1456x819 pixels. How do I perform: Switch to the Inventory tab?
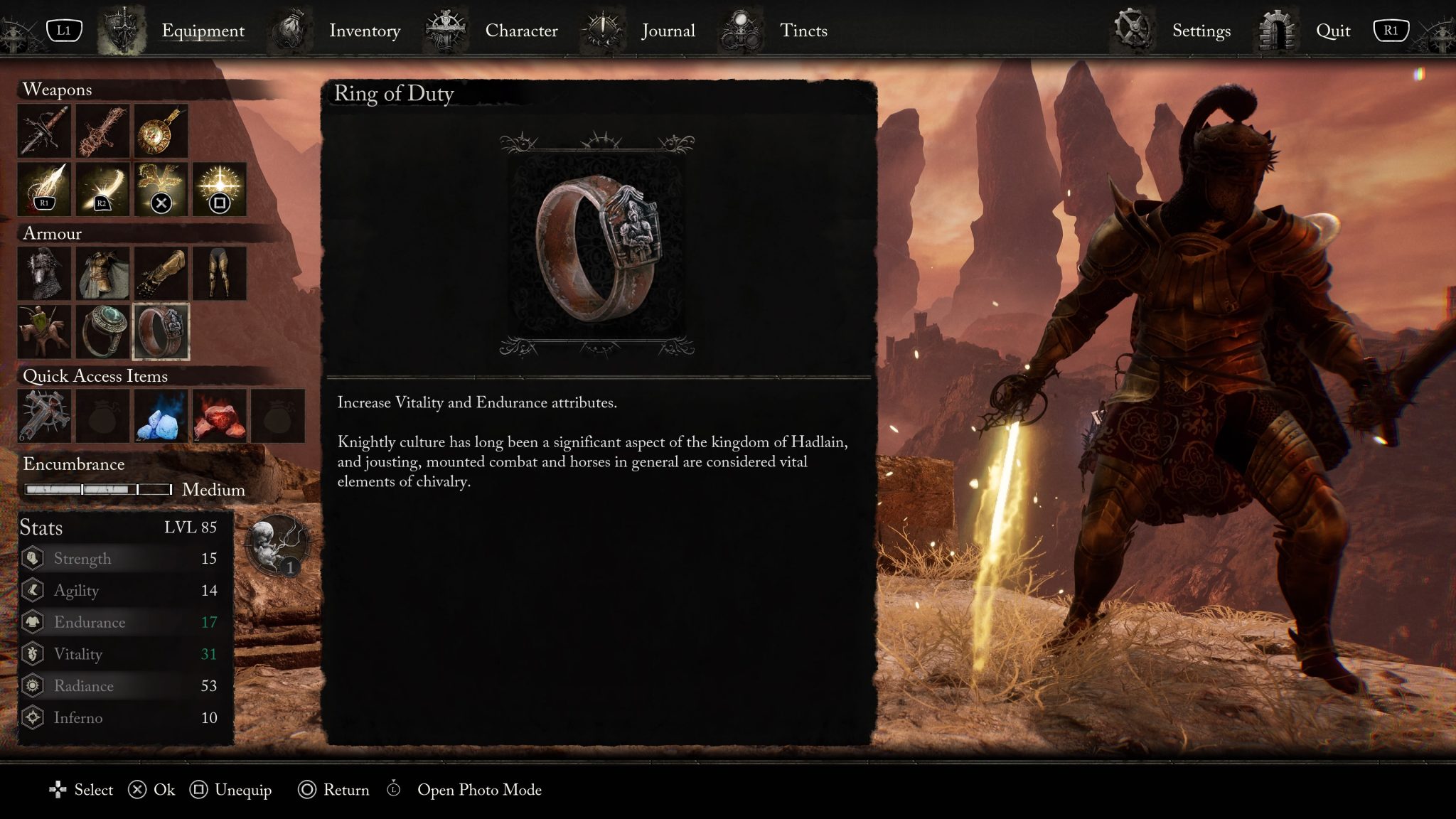coord(364,31)
